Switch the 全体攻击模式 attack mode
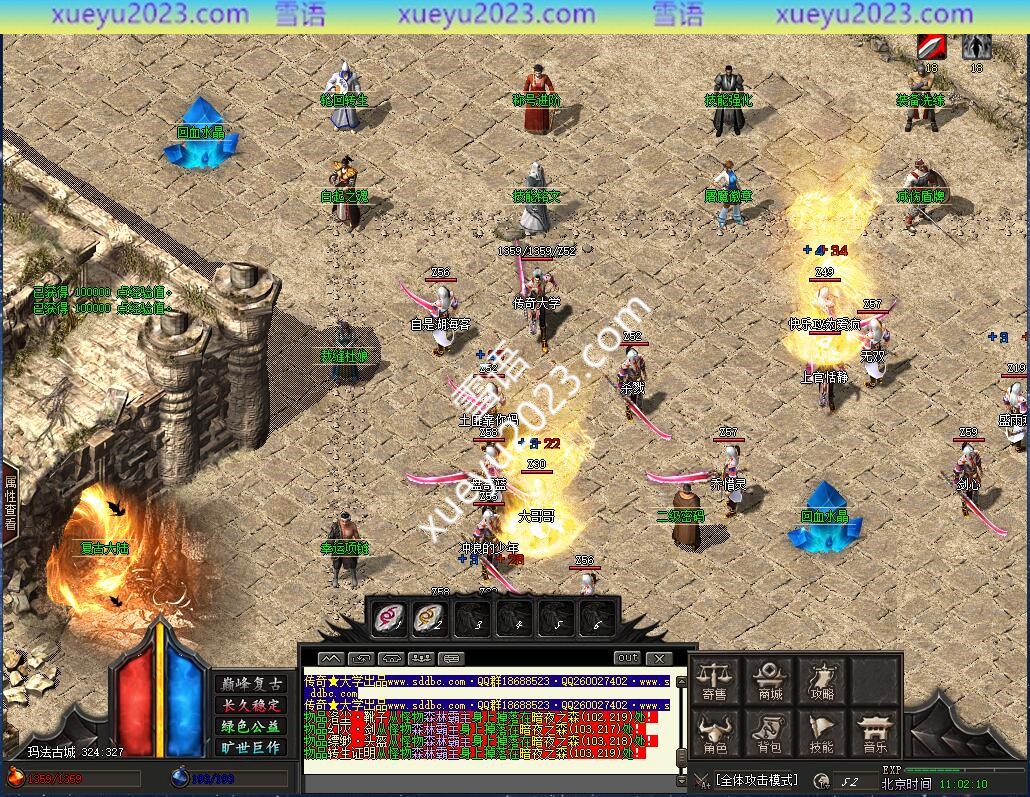 point(756,780)
